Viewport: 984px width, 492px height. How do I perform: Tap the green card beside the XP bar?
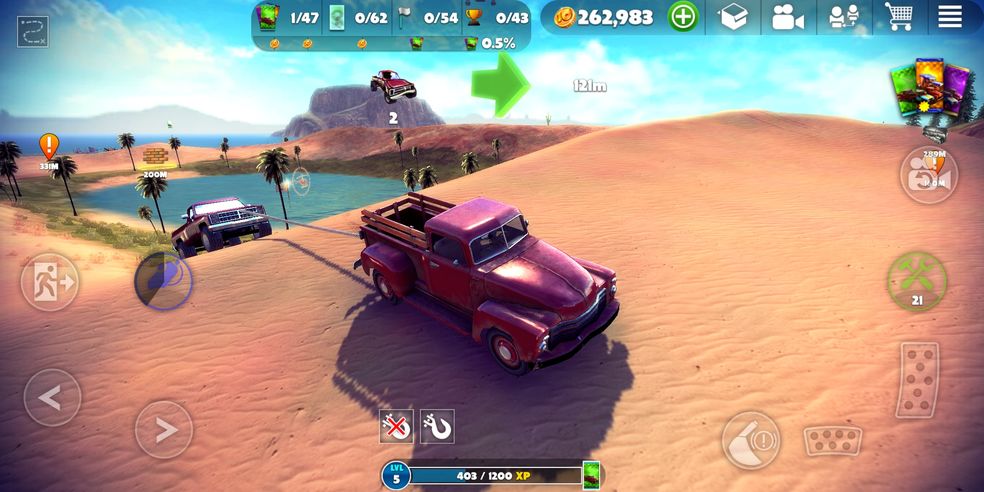(591, 474)
